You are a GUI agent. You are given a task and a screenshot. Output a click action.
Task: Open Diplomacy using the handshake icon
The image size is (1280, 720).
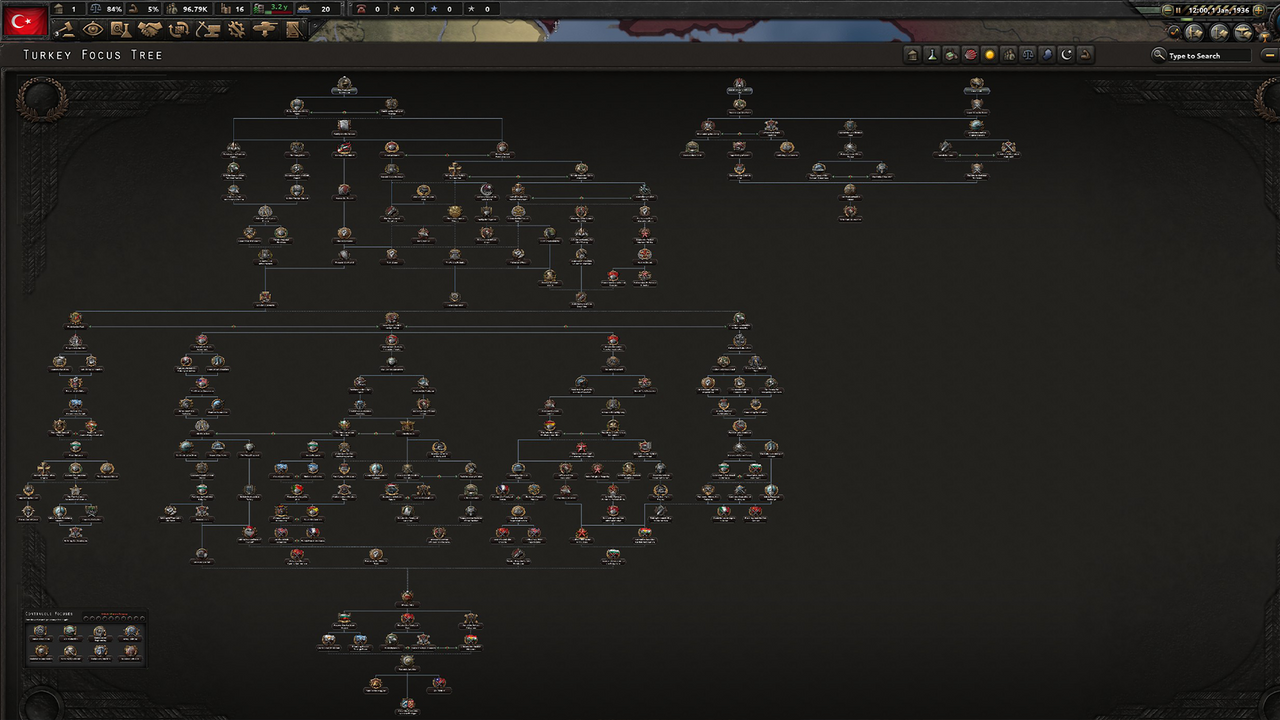pyautogui.click(x=150, y=29)
